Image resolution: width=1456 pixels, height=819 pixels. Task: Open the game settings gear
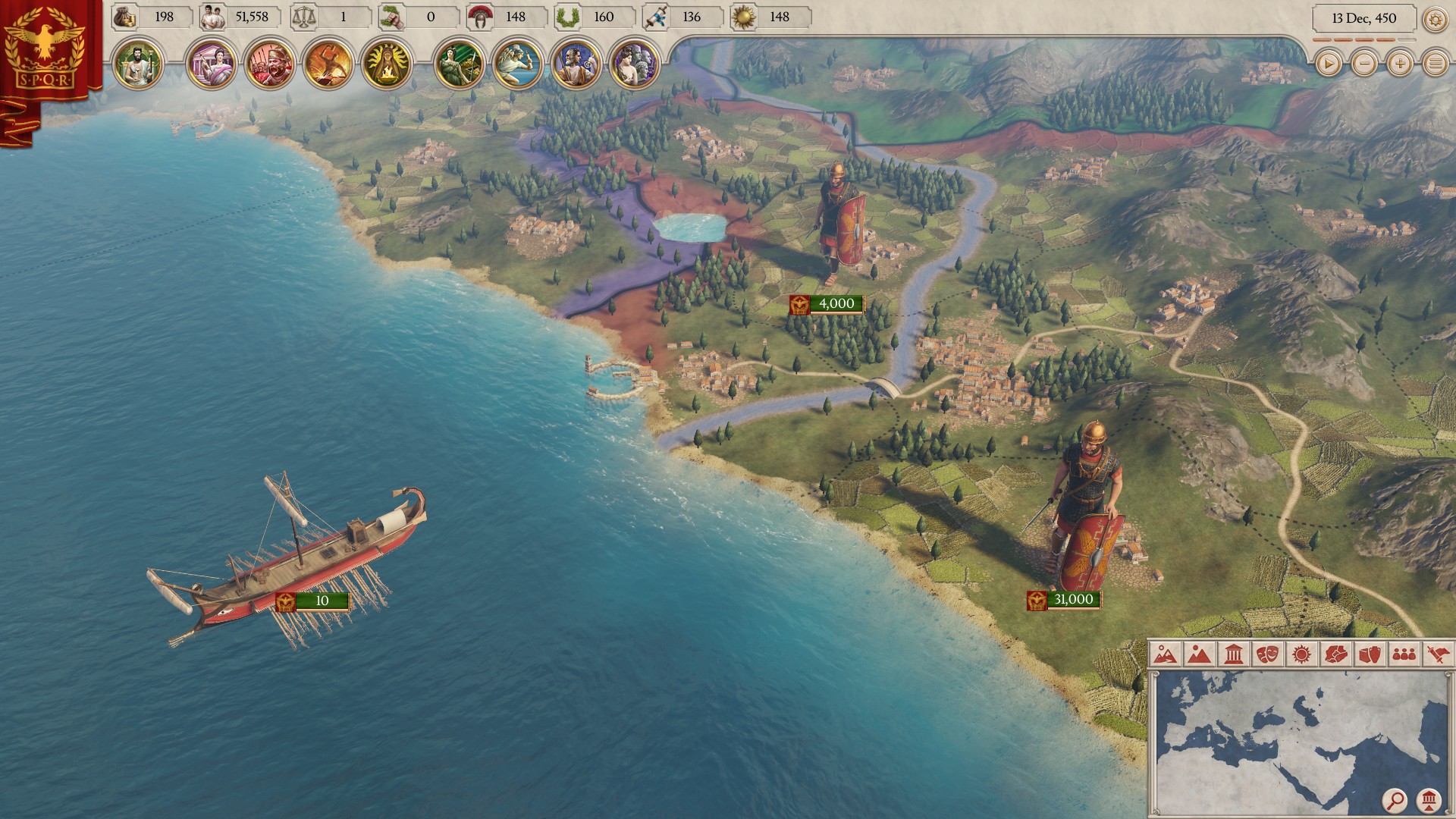click(1435, 18)
